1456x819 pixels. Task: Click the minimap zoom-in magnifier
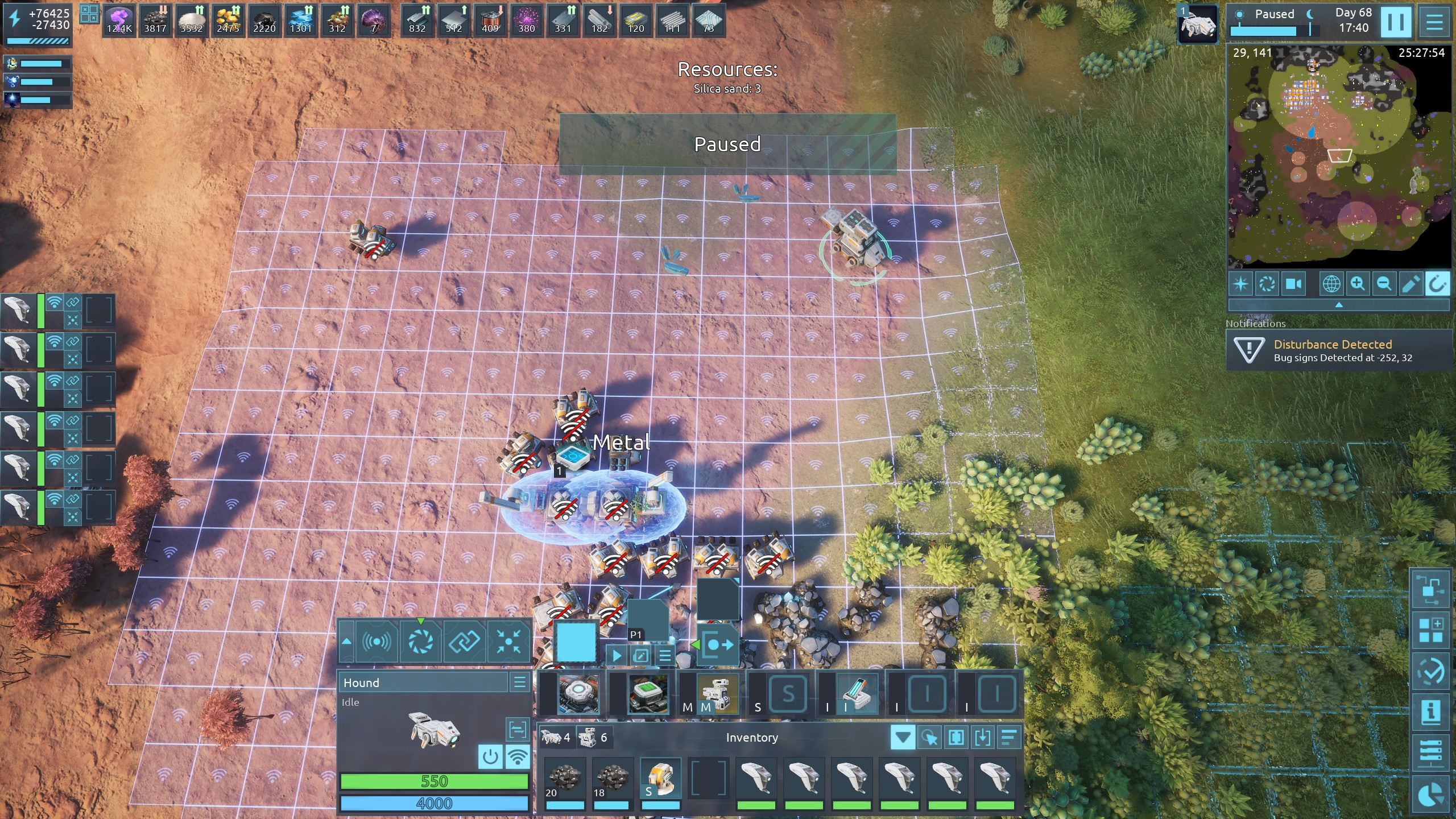pyautogui.click(x=1358, y=284)
